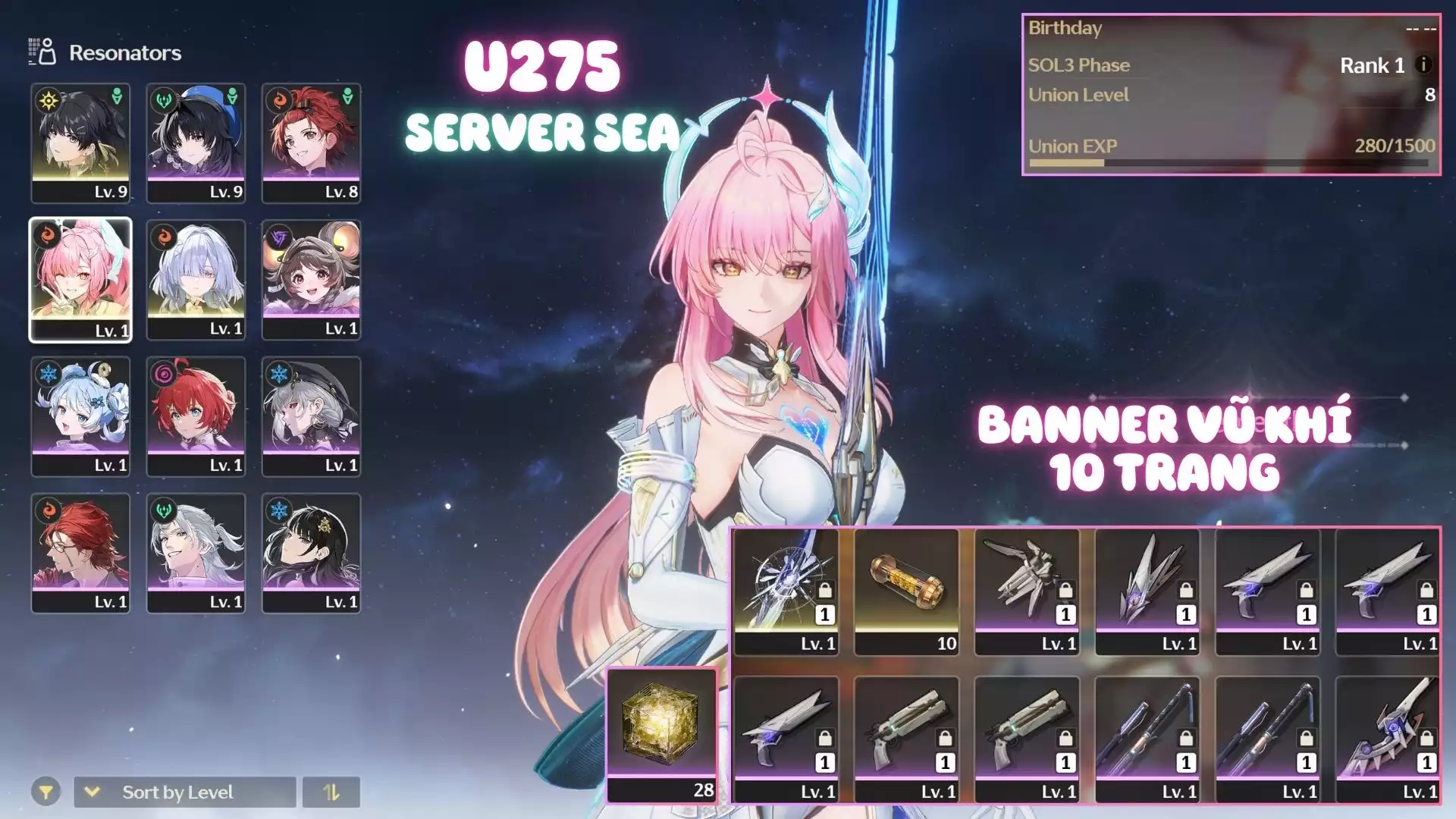Viewport: 1456px width, 819px height.
Task: Choose the red-haired resonator with glasses
Action: tap(80, 552)
